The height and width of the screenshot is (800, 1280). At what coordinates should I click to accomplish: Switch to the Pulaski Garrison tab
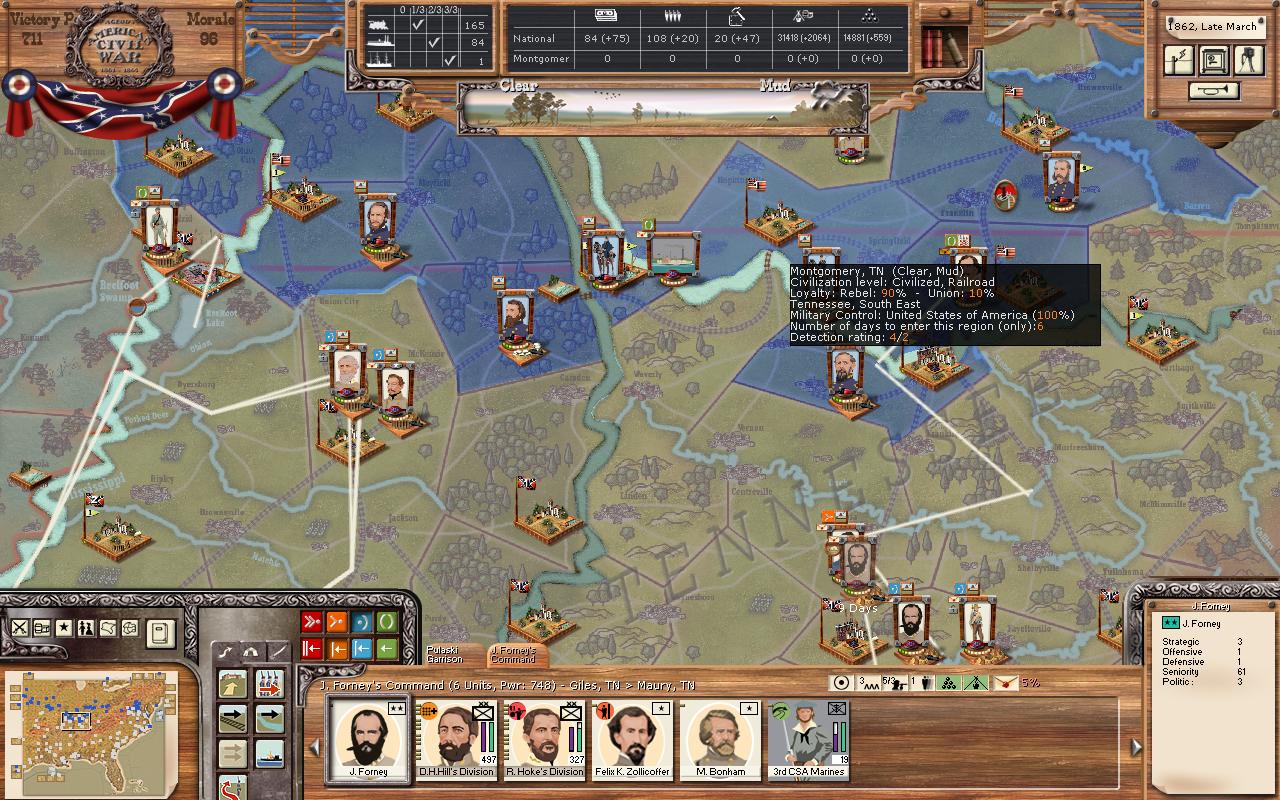445,655
